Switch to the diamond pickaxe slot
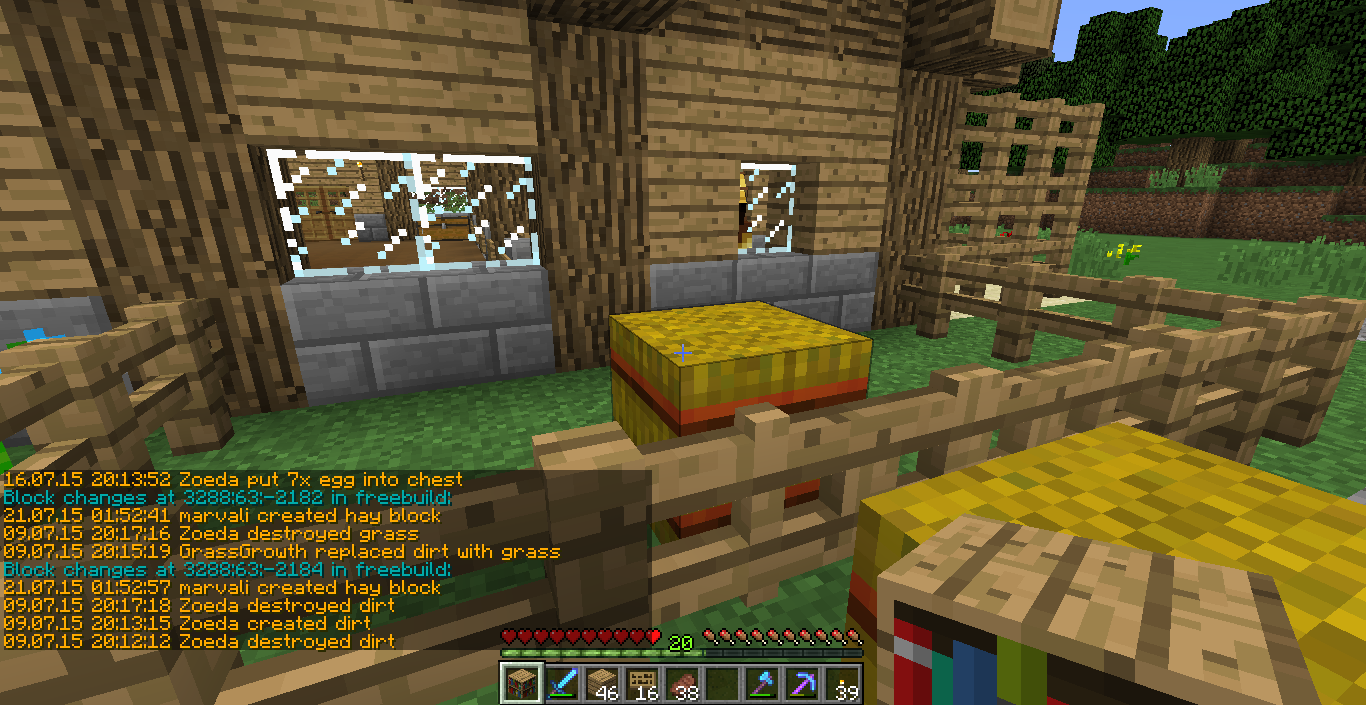The height and width of the screenshot is (705, 1366). [x=802, y=682]
